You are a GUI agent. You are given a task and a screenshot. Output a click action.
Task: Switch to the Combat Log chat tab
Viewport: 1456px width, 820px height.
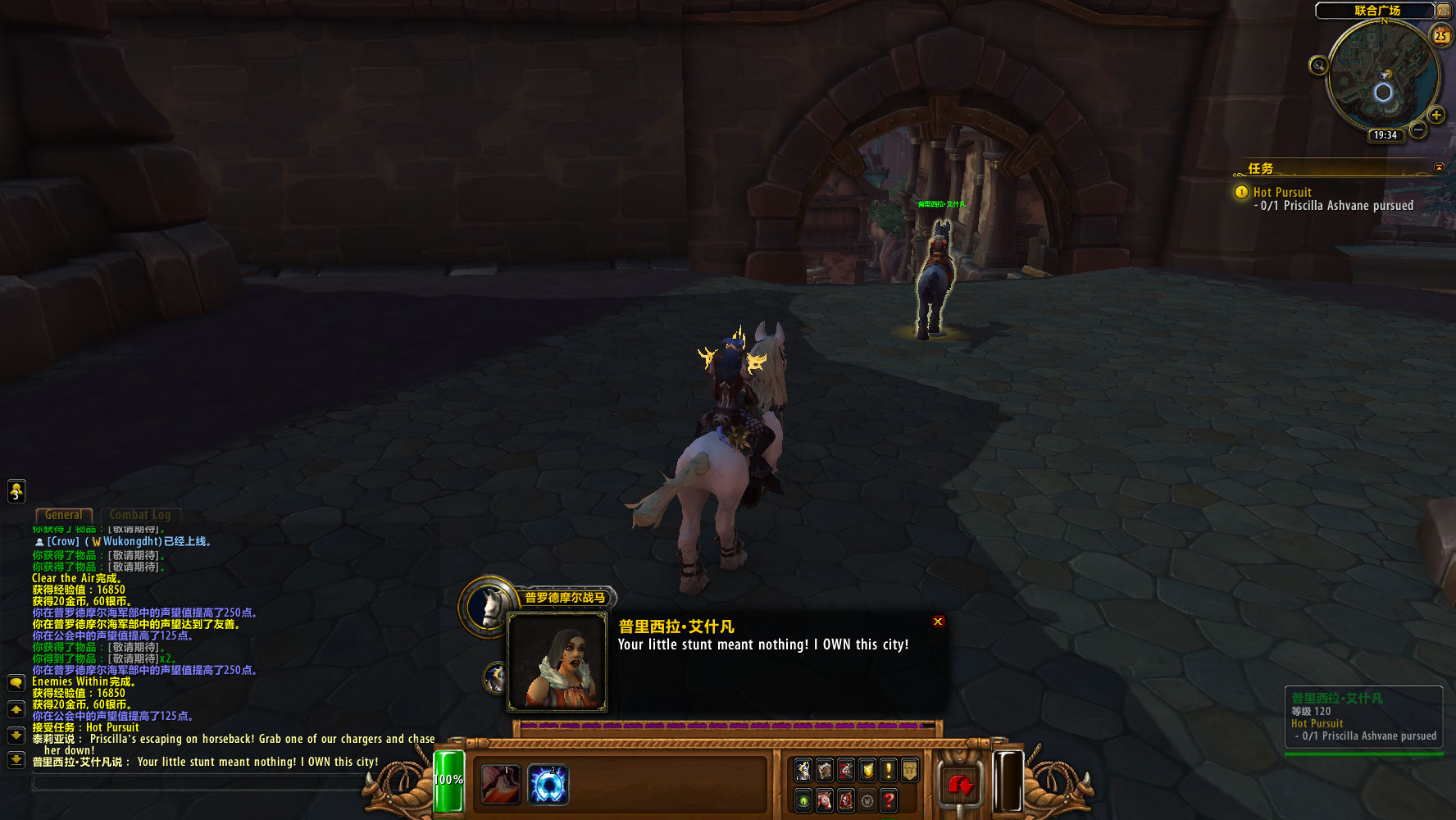coord(140,515)
